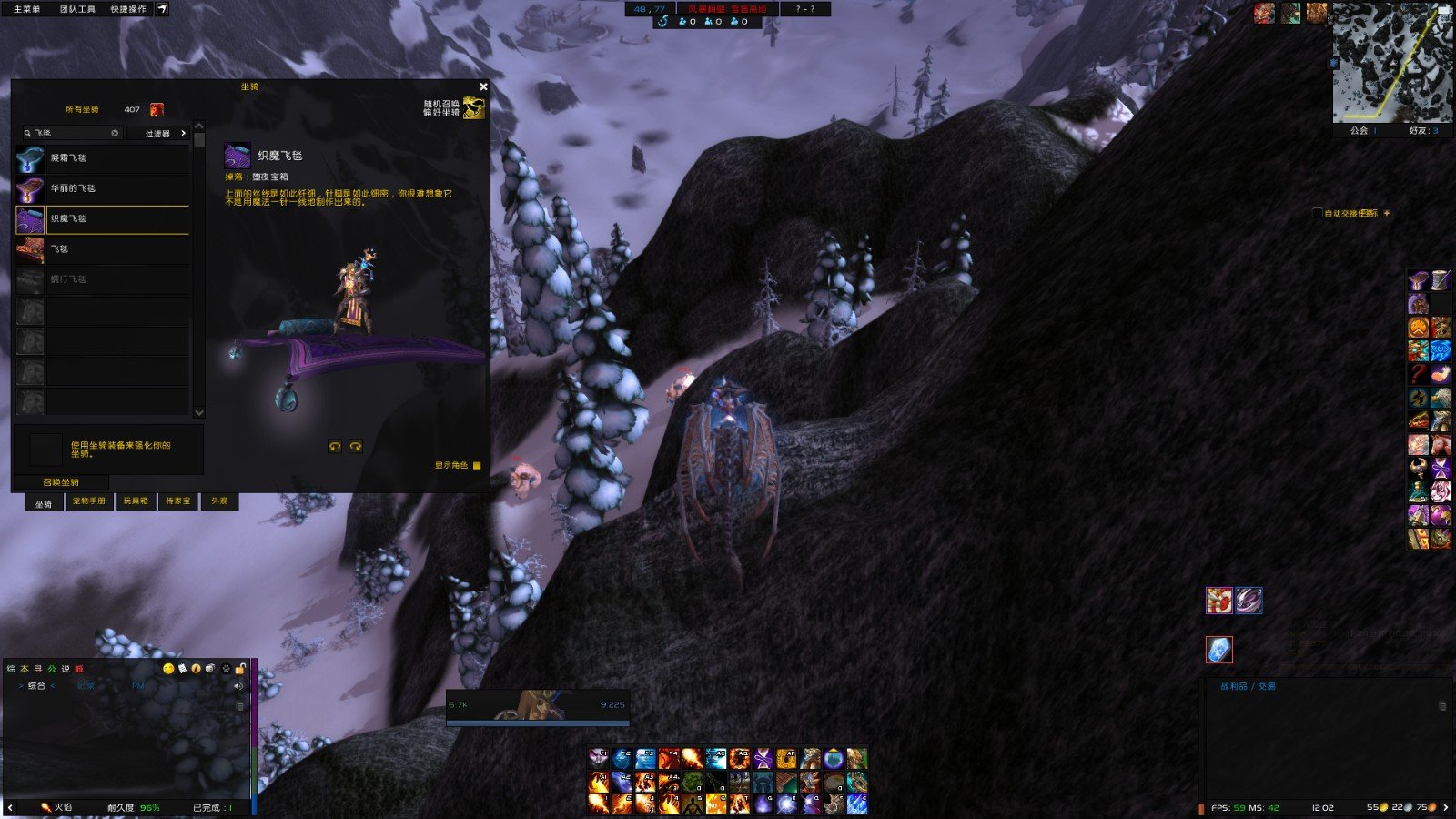The image size is (1456, 819).
Task: Open the 团队工具 raid tools menu
Action: pyautogui.click(x=77, y=9)
